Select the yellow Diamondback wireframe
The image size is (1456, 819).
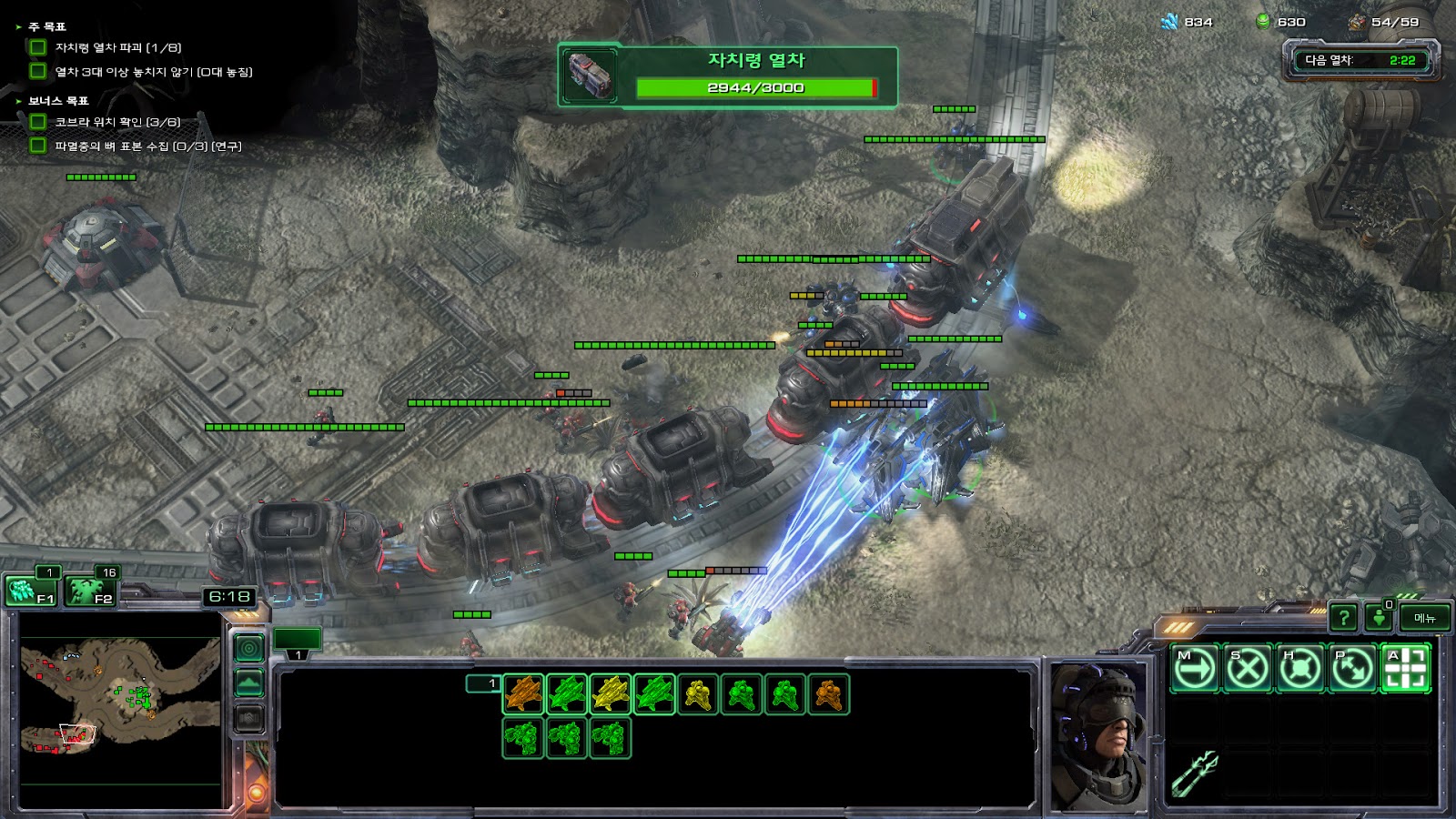[611, 694]
